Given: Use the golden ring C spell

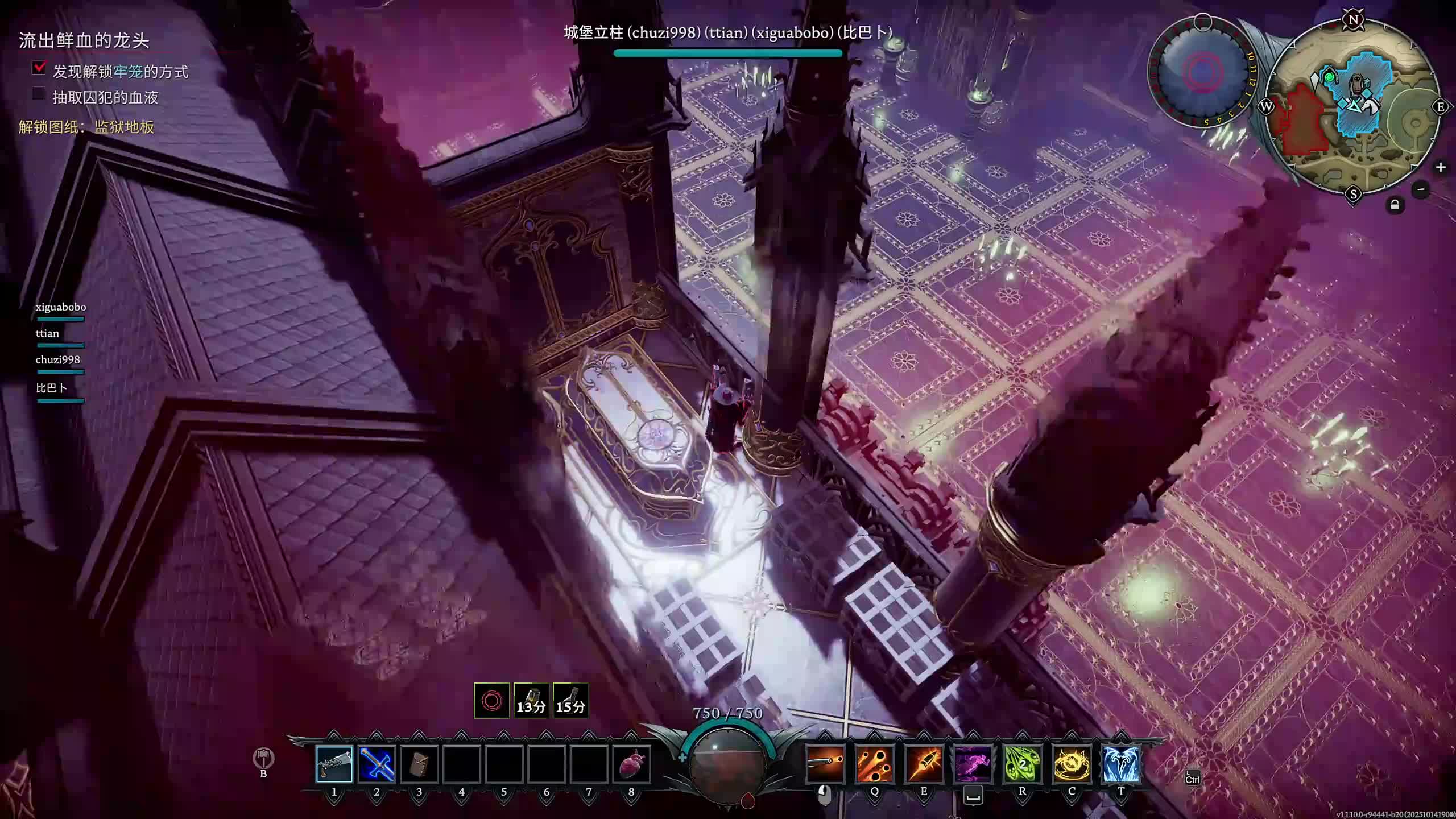Looking at the screenshot, I should 1072,764.
